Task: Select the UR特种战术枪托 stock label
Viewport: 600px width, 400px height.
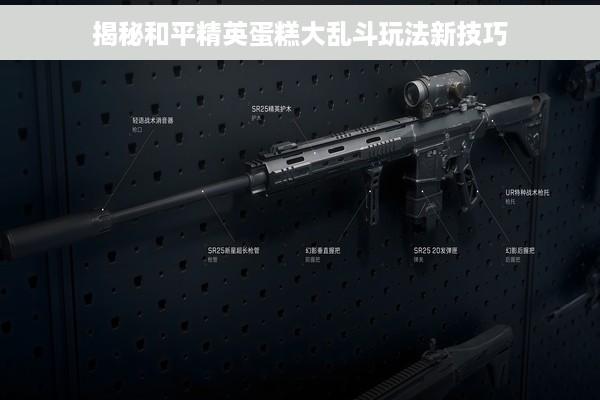Action: 528,191
